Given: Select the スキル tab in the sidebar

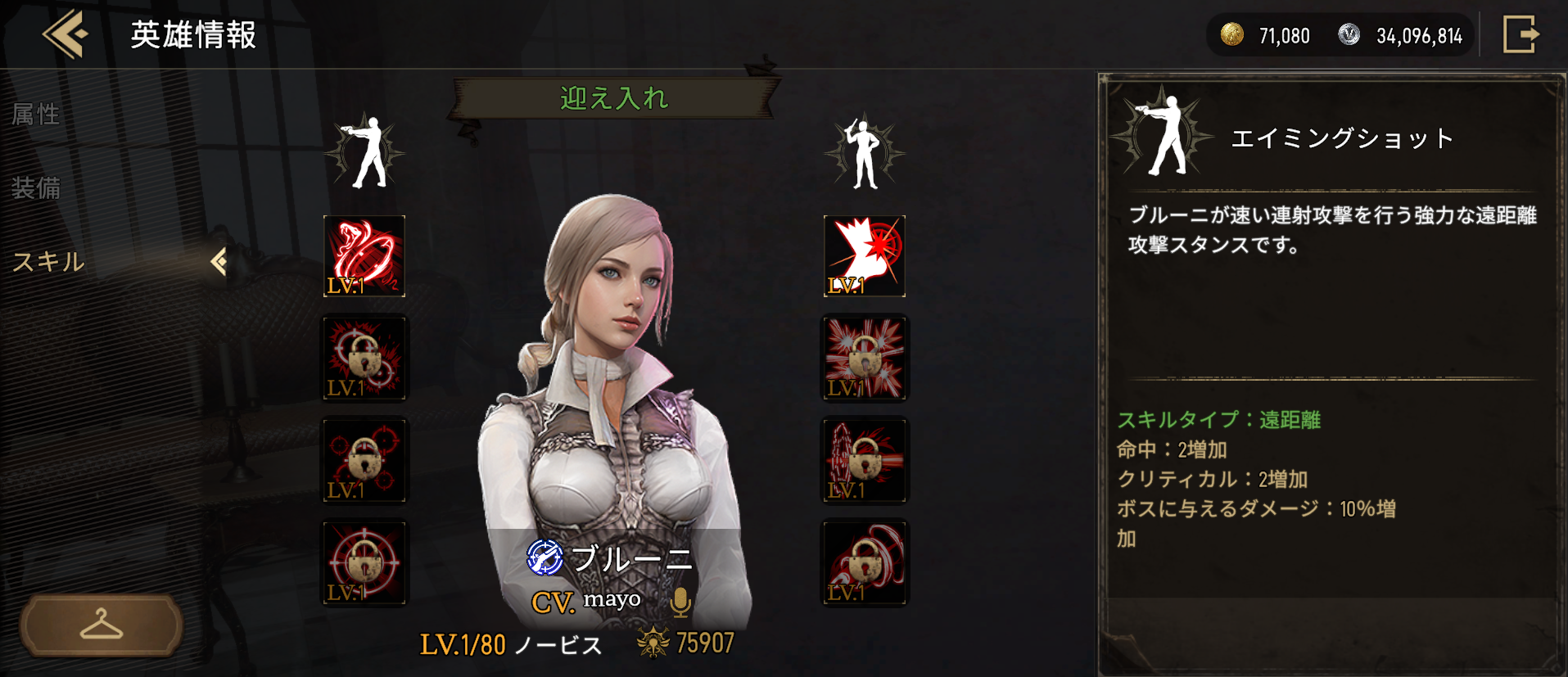Looking at the screenshot, I should (47, 262).
